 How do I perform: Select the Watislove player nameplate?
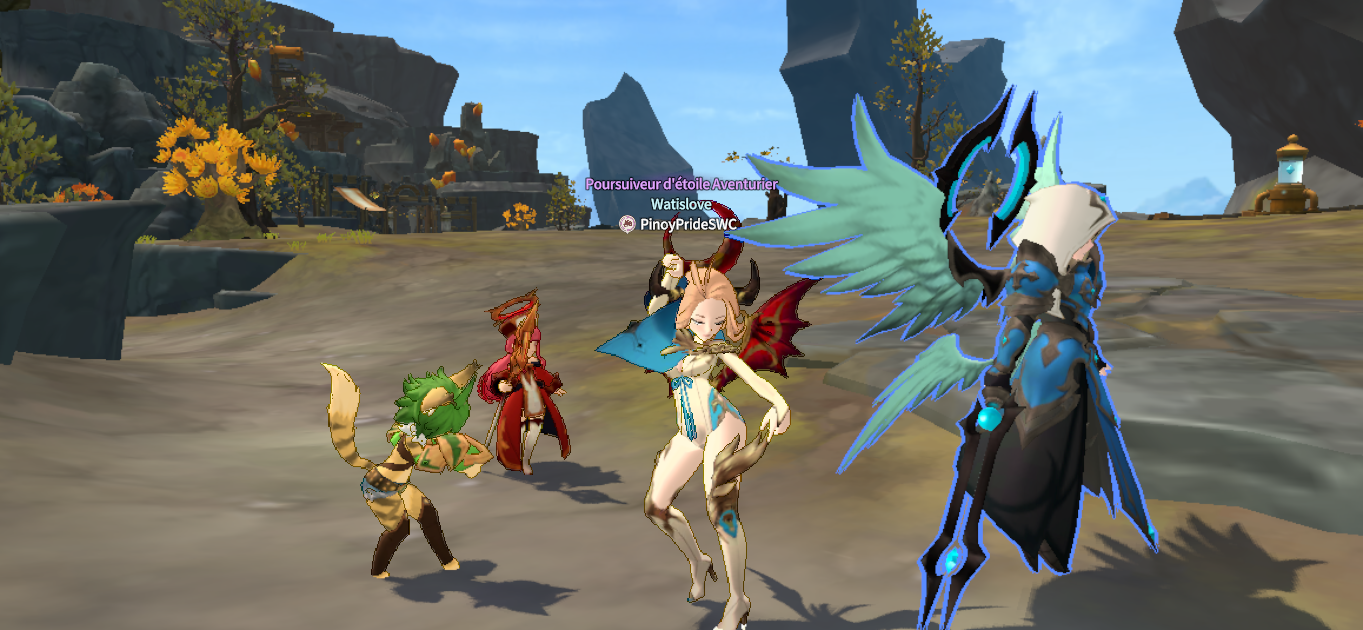coord(681,204)
